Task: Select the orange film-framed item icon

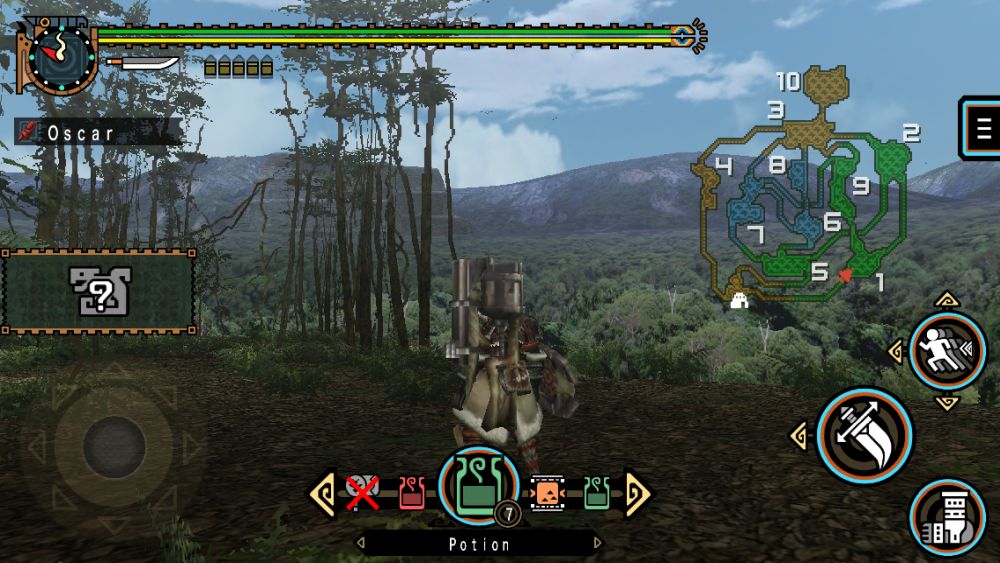Action: point(548,492)
